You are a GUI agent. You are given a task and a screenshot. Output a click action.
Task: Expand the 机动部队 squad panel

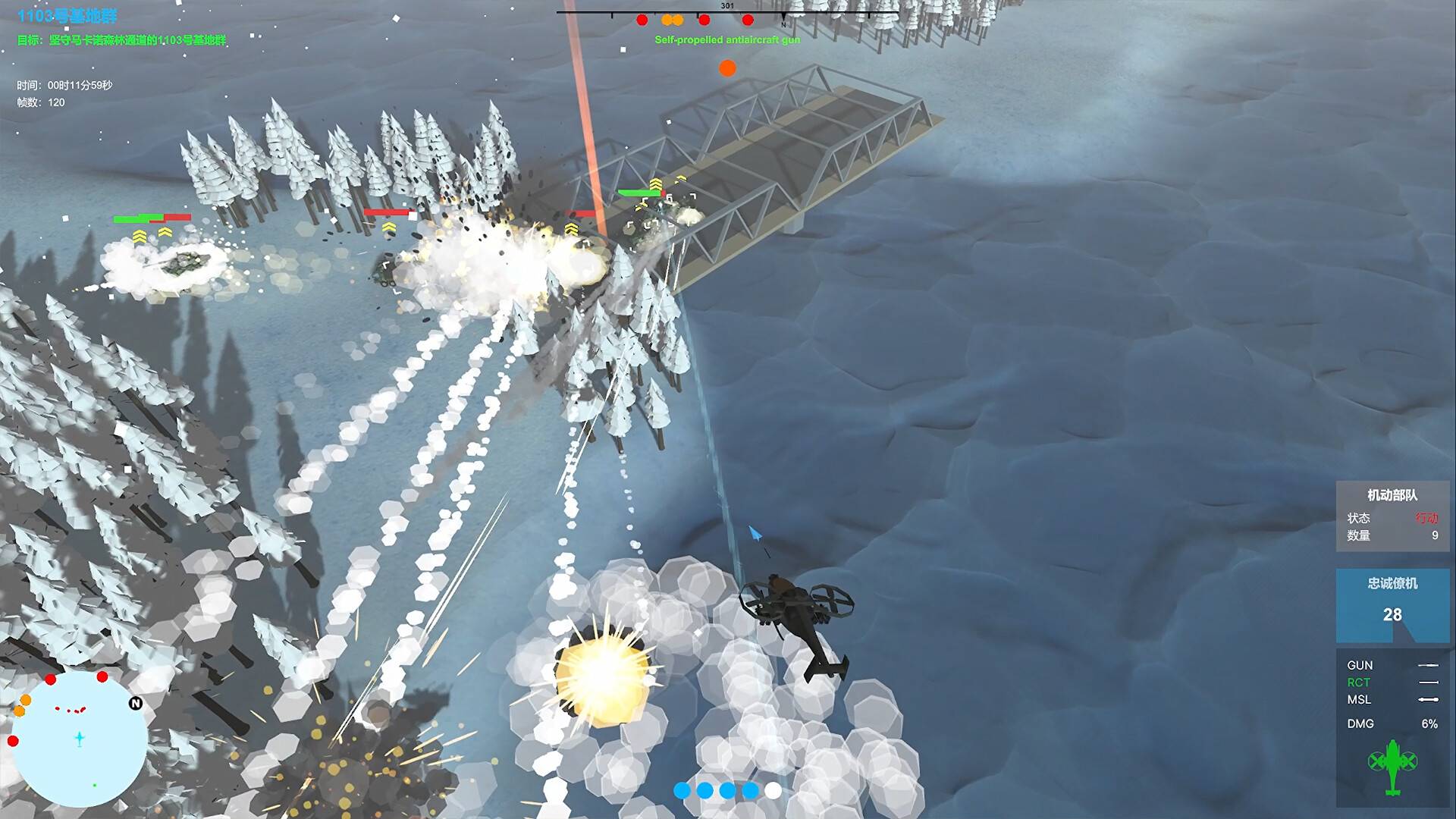[x=1392, y=495]
